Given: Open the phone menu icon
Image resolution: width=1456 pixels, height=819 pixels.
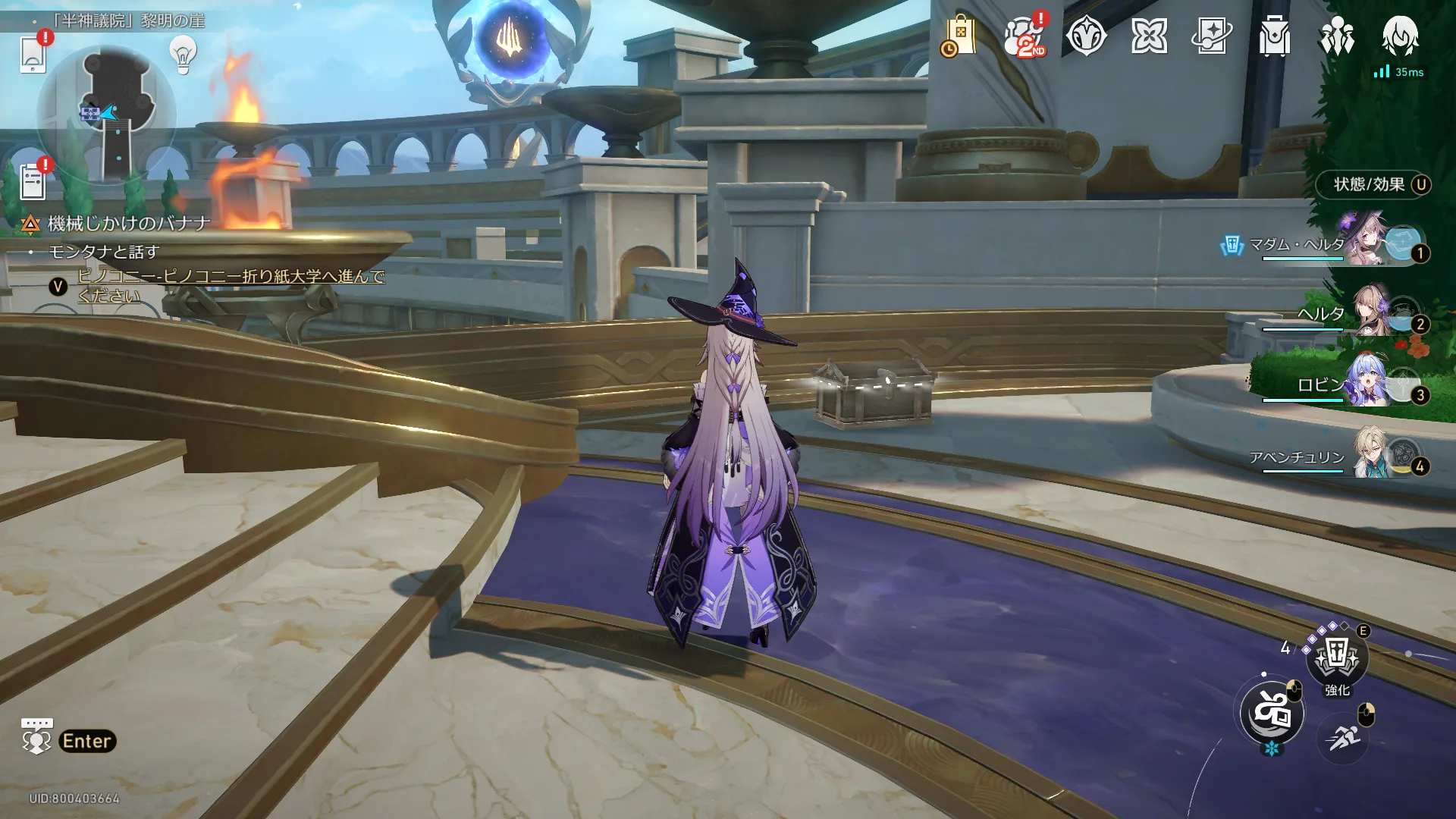Looking at the screenshot, I should pyautogui.click(x=33, y=54).
